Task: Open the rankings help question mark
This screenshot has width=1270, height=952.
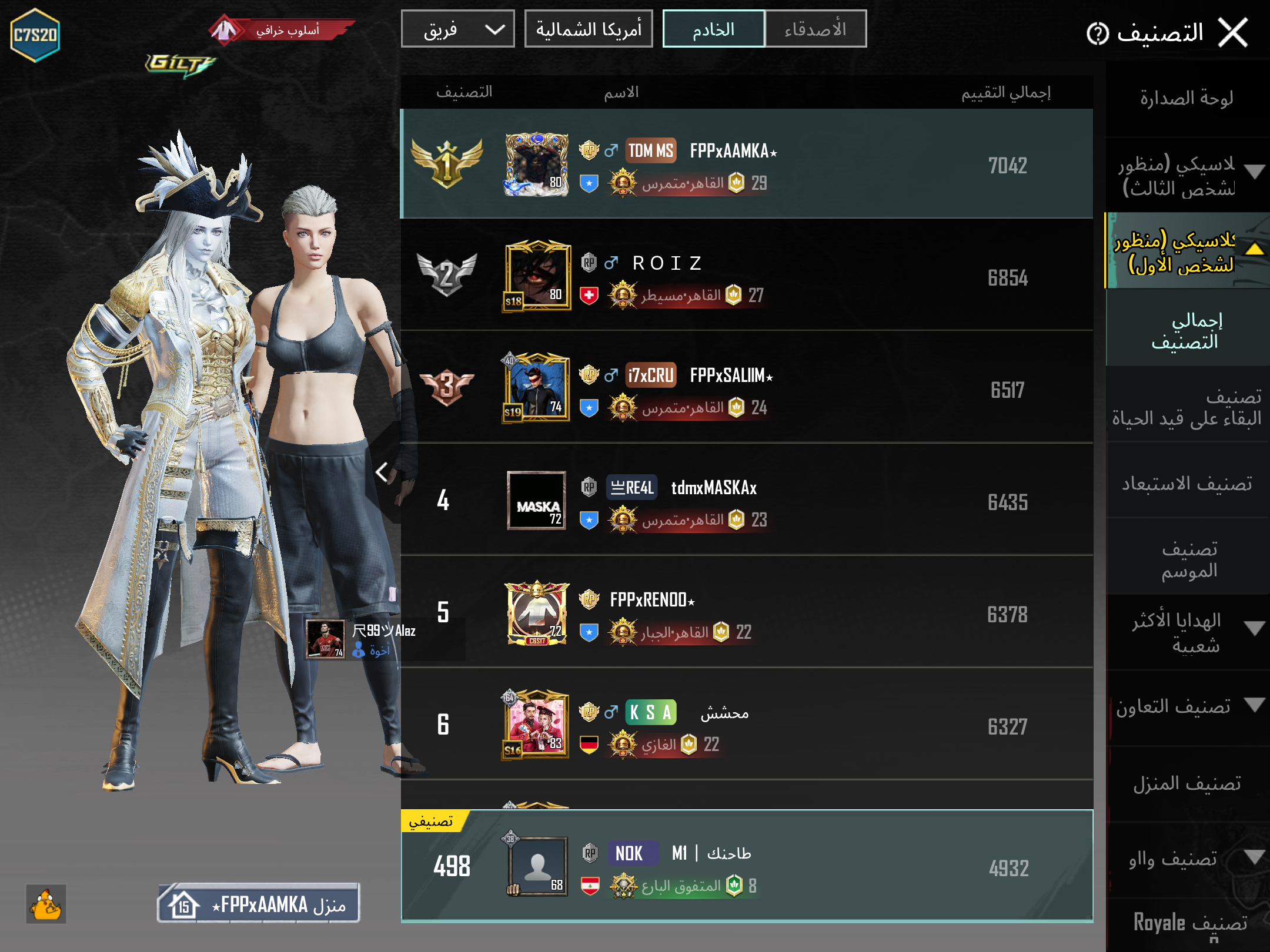Action: point(1097,33)
